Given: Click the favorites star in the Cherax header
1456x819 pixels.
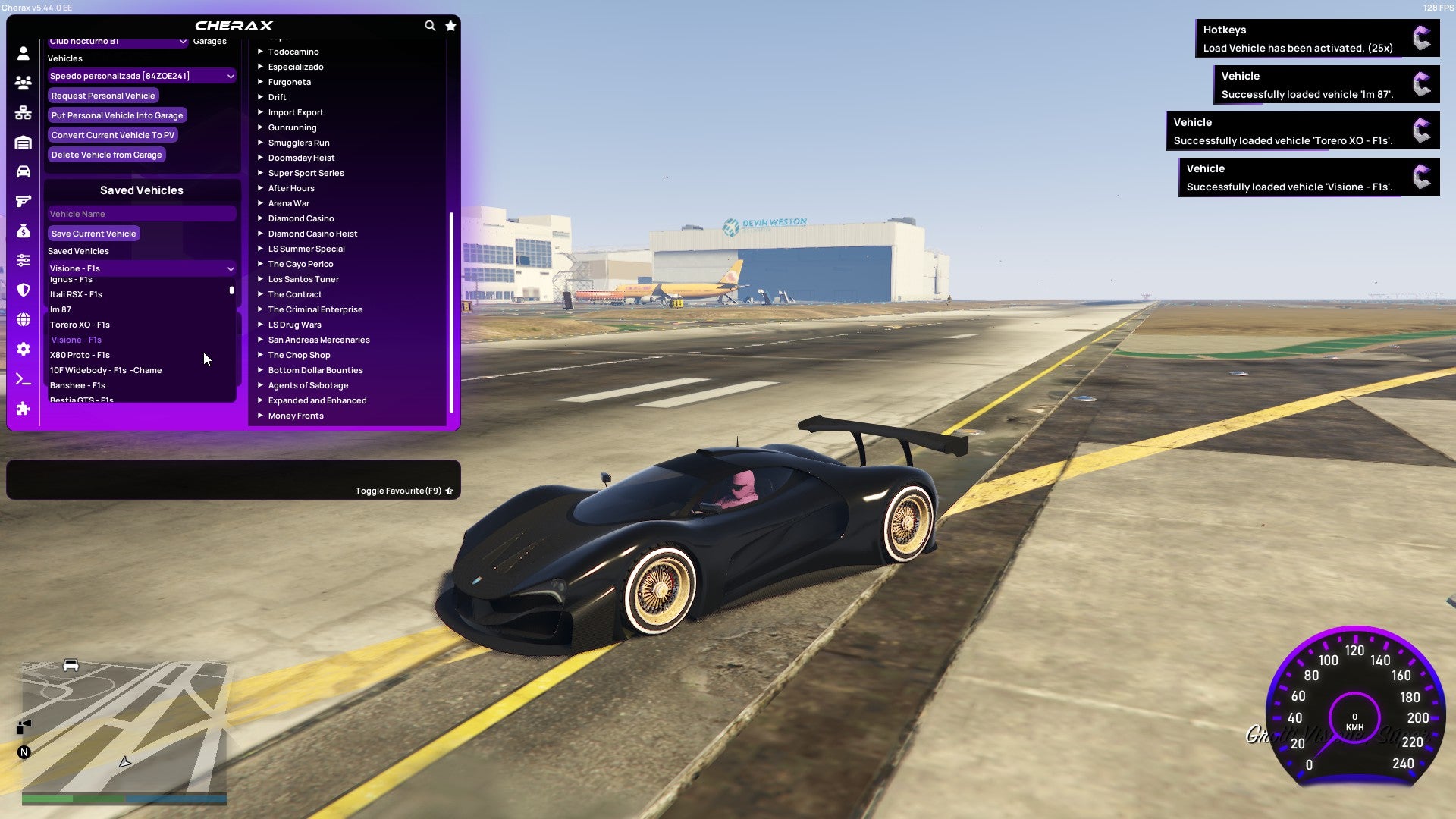Looking at the screenshot, I should [450, 24].
